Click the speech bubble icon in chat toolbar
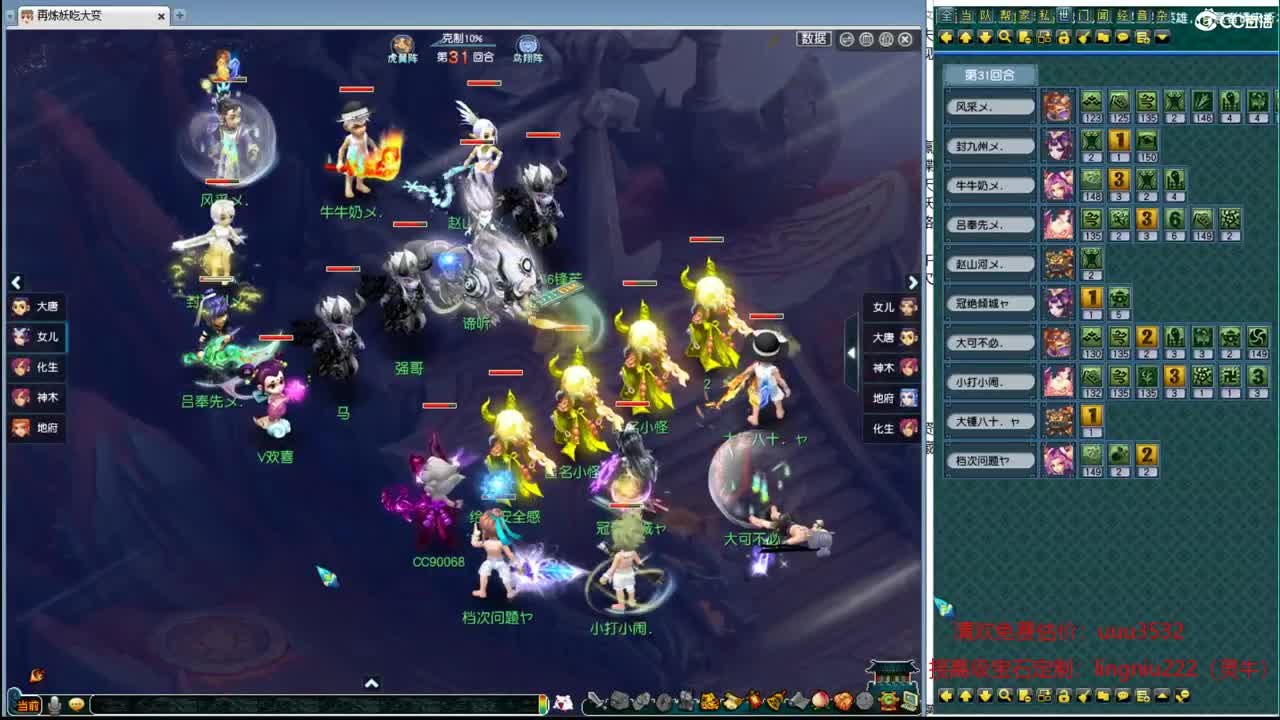The image size is (1280, 720). pyautogui.click(x=1124, y=37)
